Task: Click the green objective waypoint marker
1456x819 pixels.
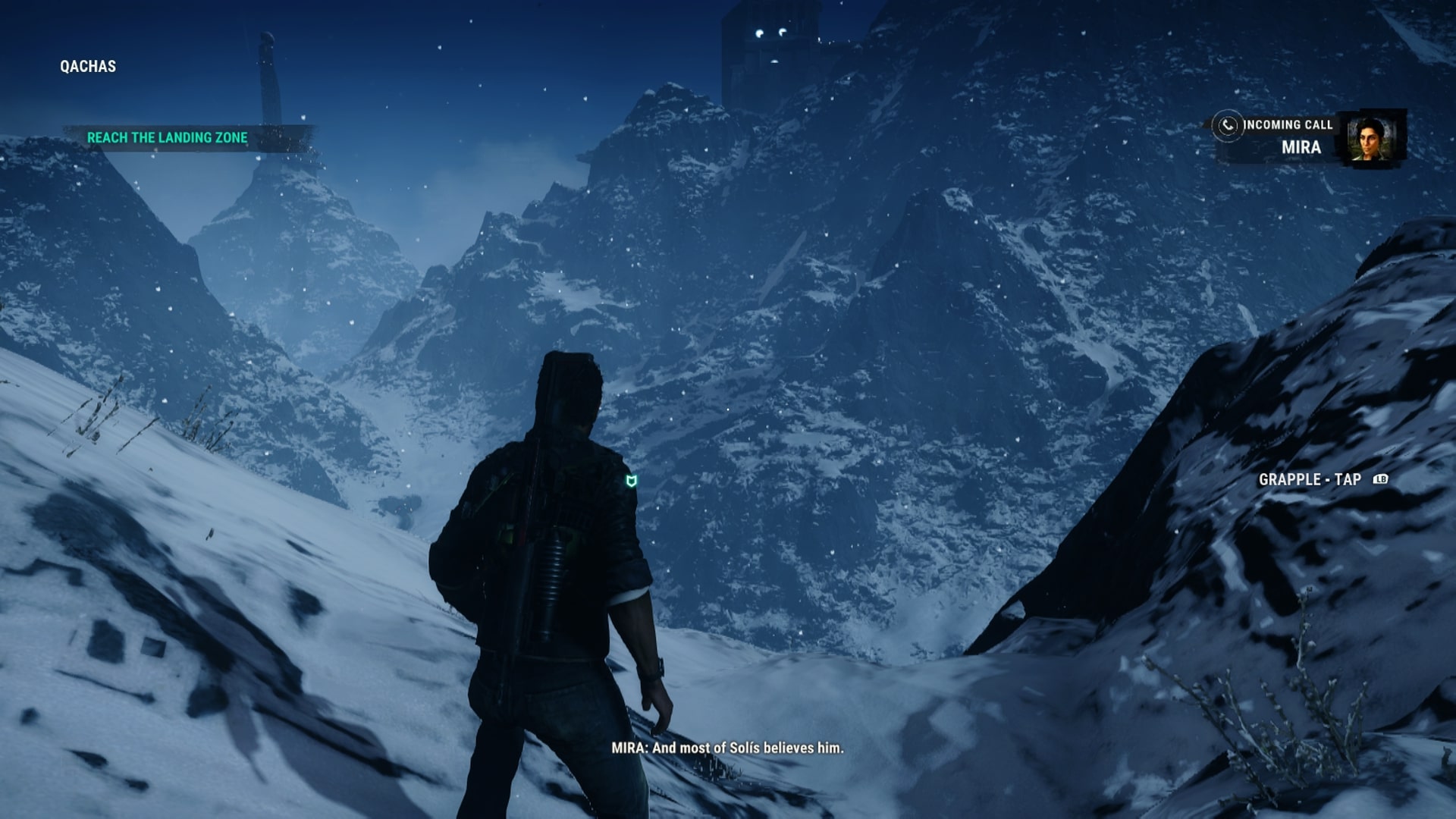Action: point(631,481)
